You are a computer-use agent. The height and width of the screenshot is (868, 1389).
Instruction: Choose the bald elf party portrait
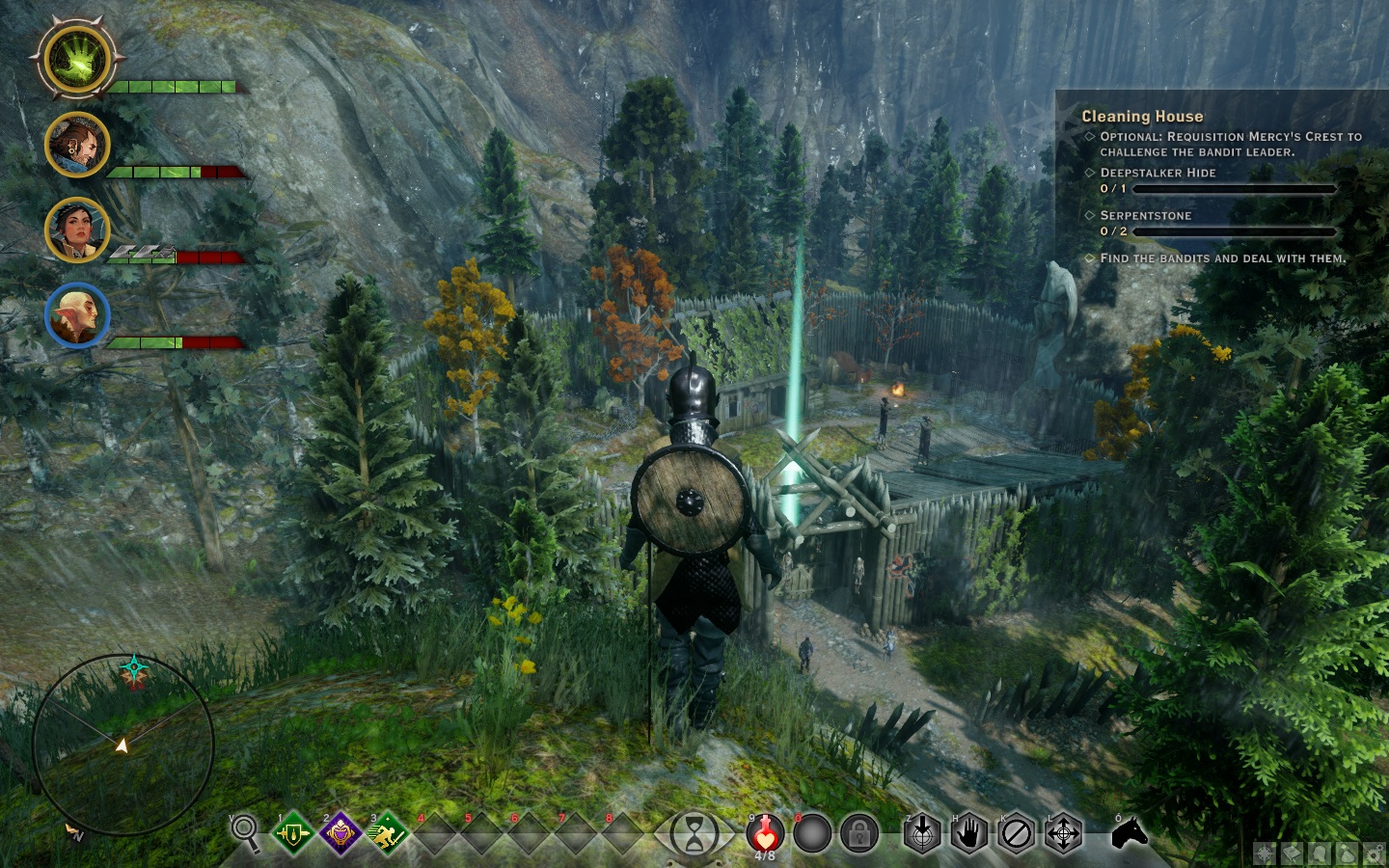77,315
